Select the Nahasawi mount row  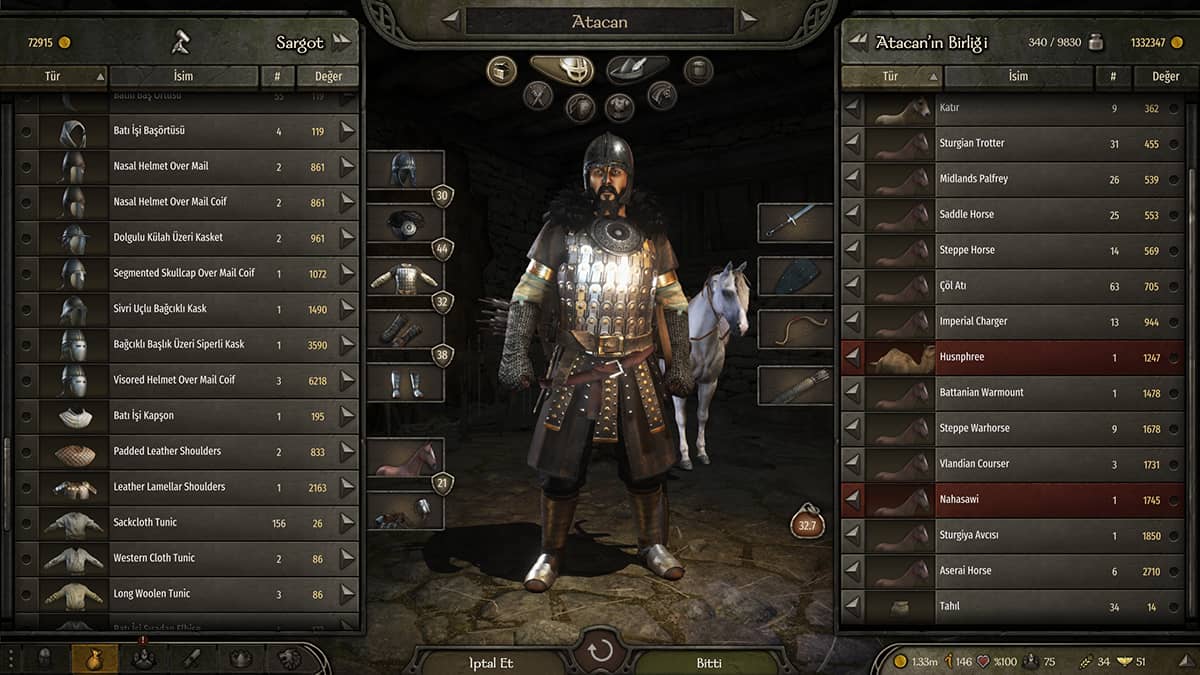click(x=1010, y=500)
